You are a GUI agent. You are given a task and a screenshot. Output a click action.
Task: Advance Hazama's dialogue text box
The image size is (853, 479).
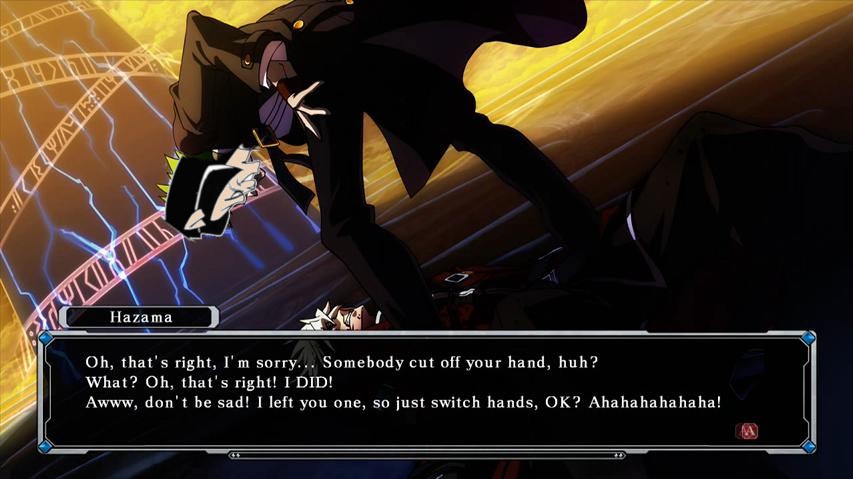click(x=746, y=431)
